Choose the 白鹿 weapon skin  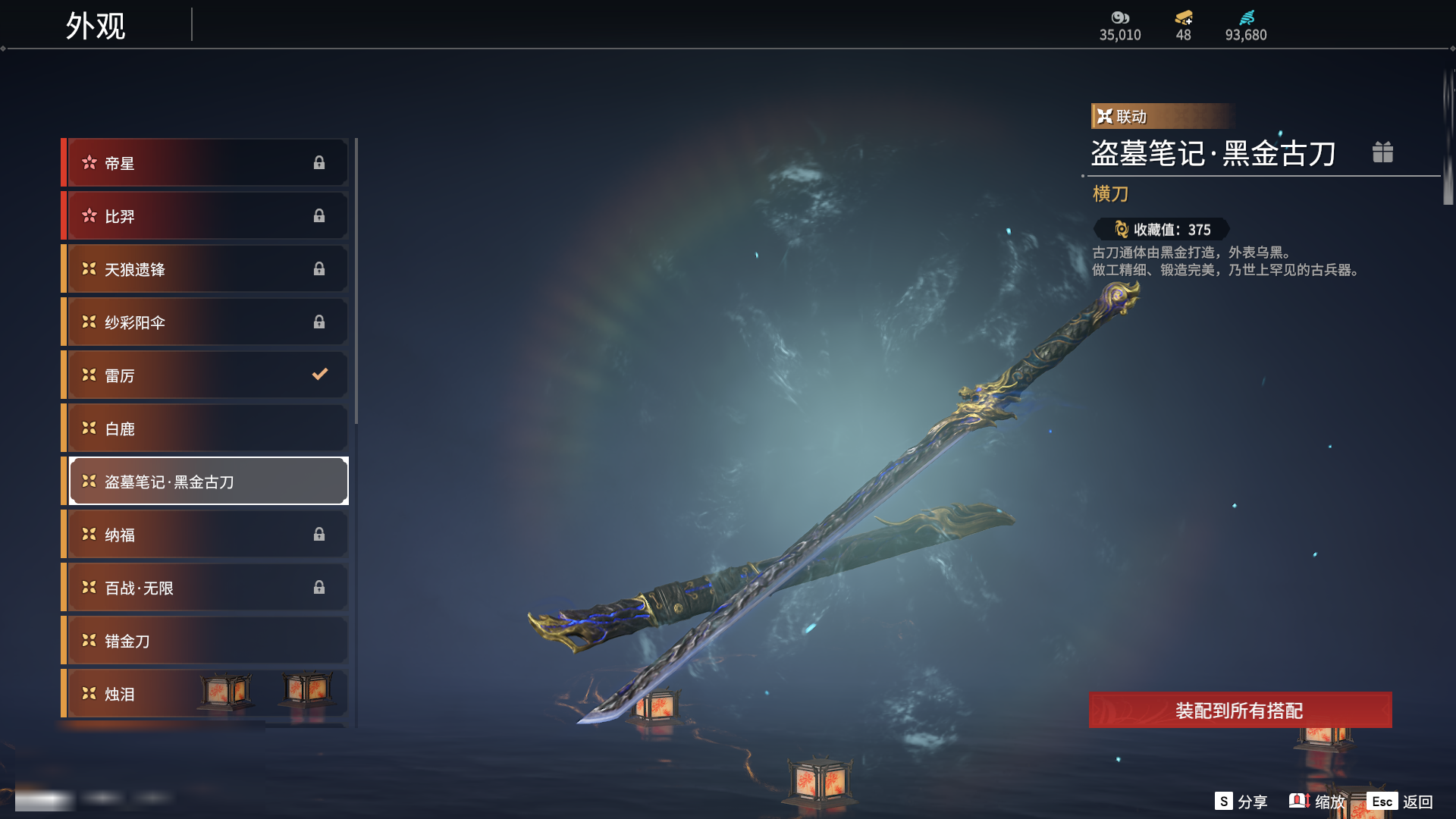tap(206, 428)
